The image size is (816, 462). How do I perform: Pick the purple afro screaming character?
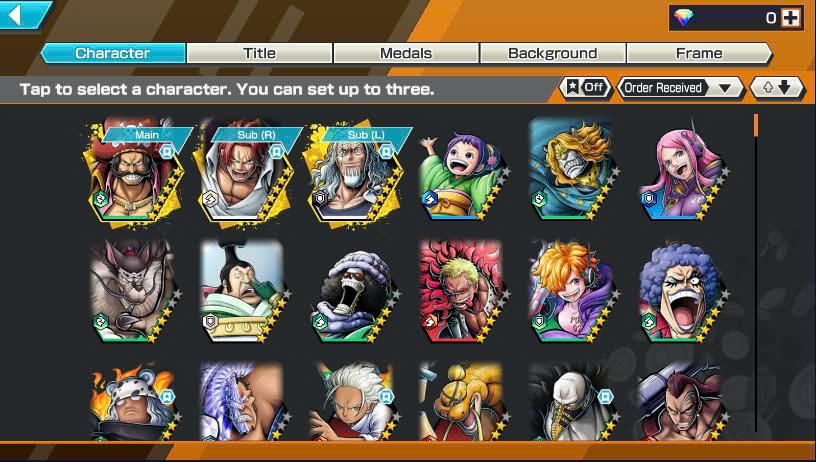(680, 289)
